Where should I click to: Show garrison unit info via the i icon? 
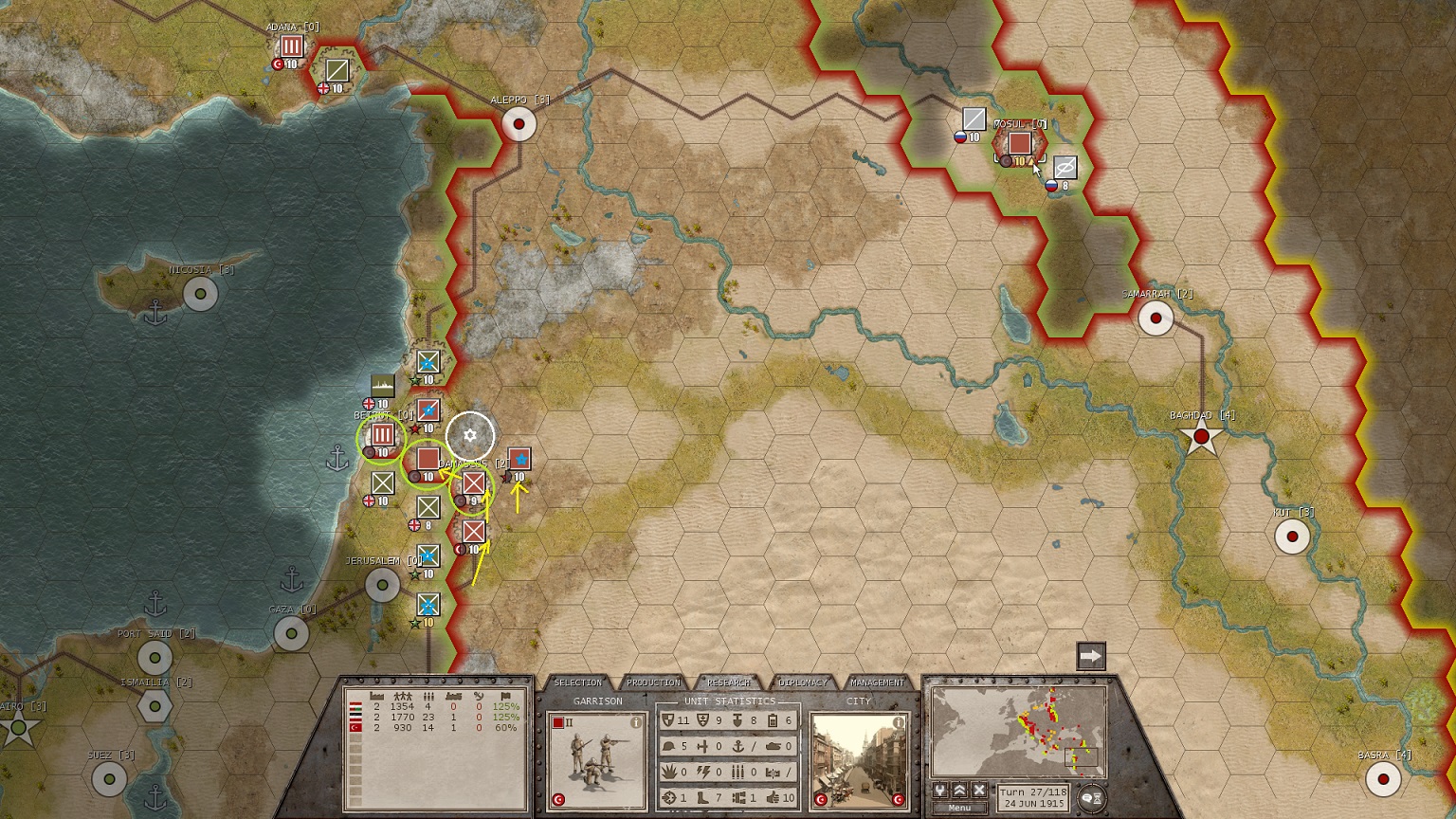pyautogui.click(x=636, y=722)
